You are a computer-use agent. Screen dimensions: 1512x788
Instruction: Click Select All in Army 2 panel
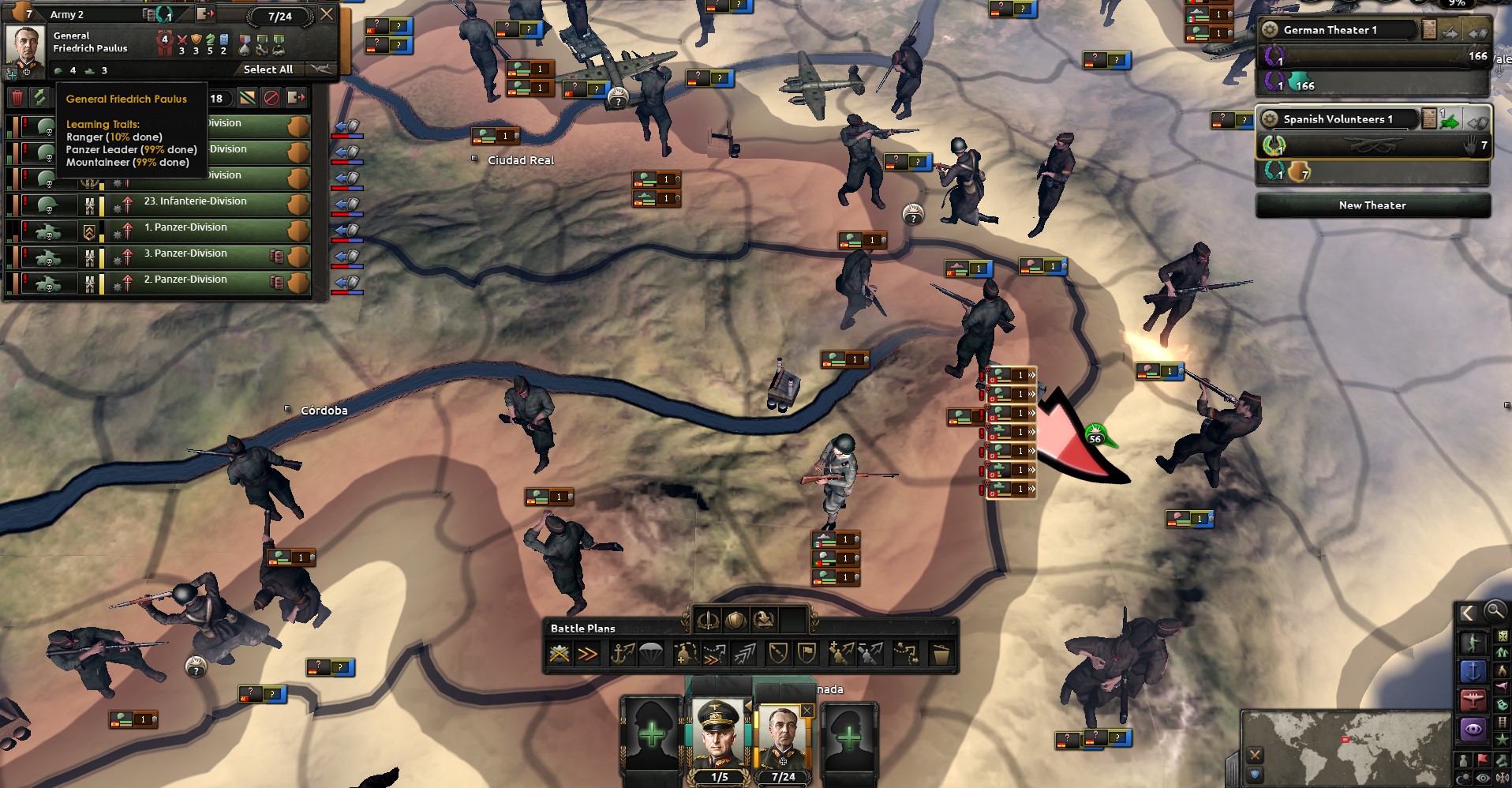point(268,70)
